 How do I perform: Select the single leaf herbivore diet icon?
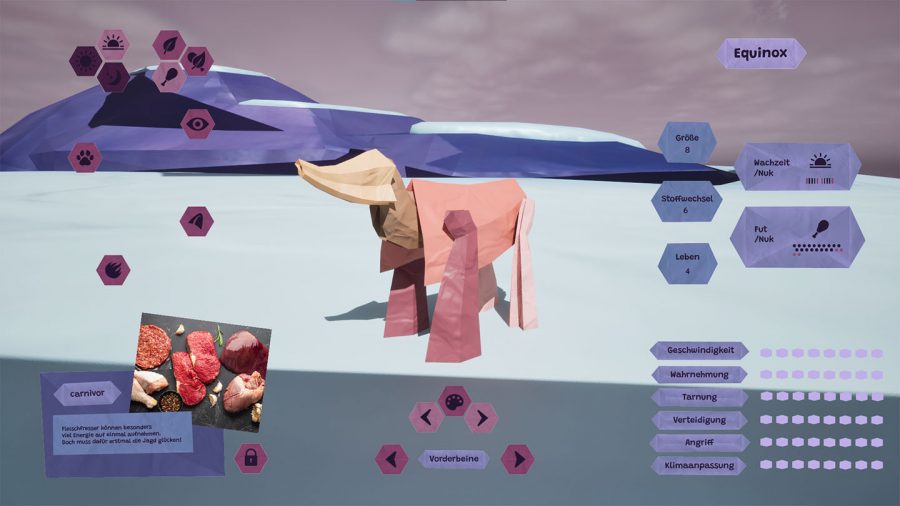(x=169, y=45)
